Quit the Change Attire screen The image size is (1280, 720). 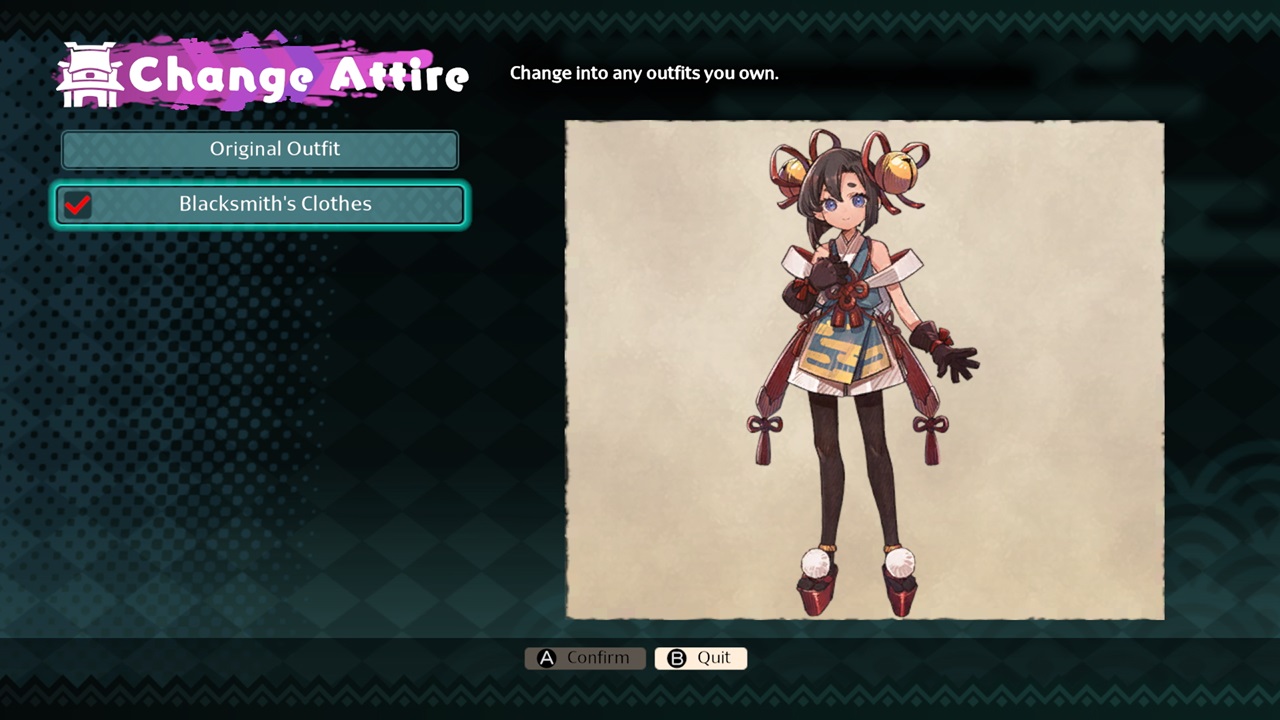(x=700, y=658)
